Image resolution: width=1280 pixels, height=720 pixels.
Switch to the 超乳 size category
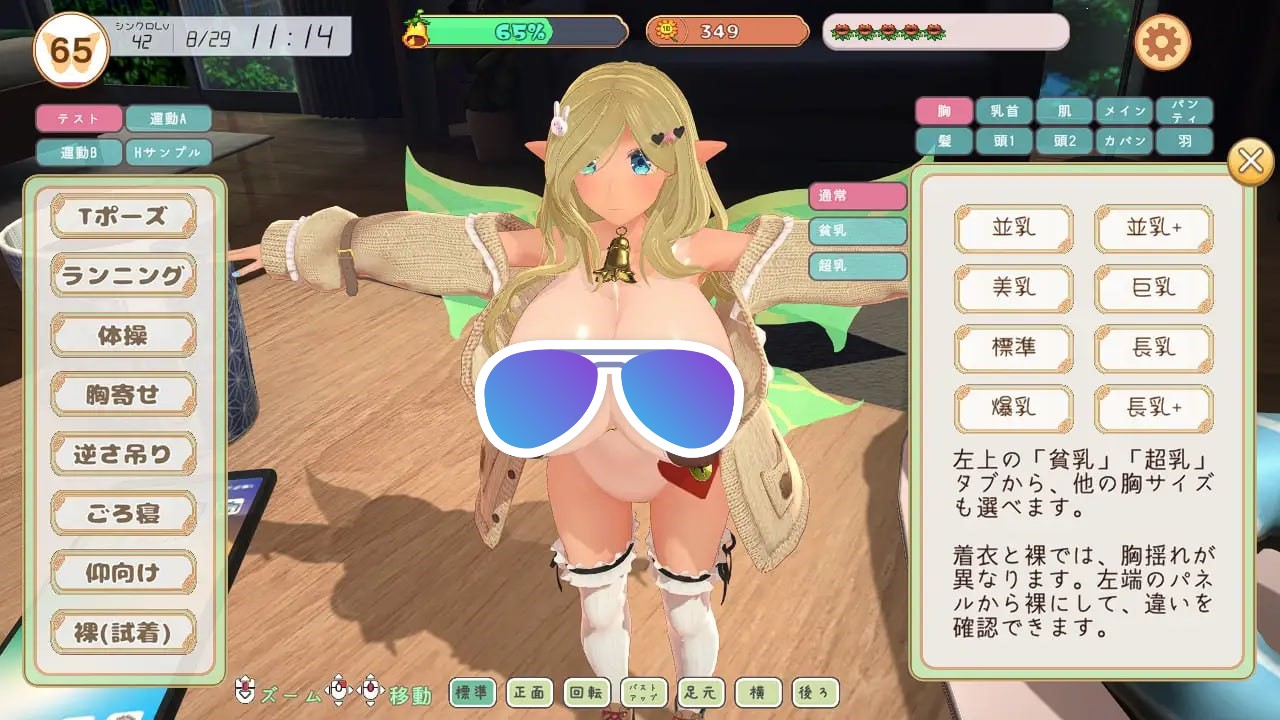856,266
